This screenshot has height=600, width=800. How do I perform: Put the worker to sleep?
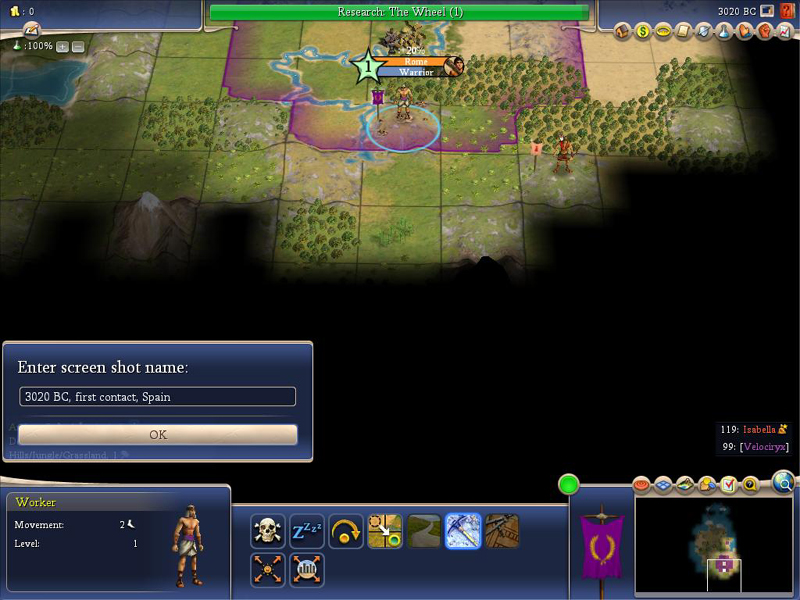[x=307, y=531]
